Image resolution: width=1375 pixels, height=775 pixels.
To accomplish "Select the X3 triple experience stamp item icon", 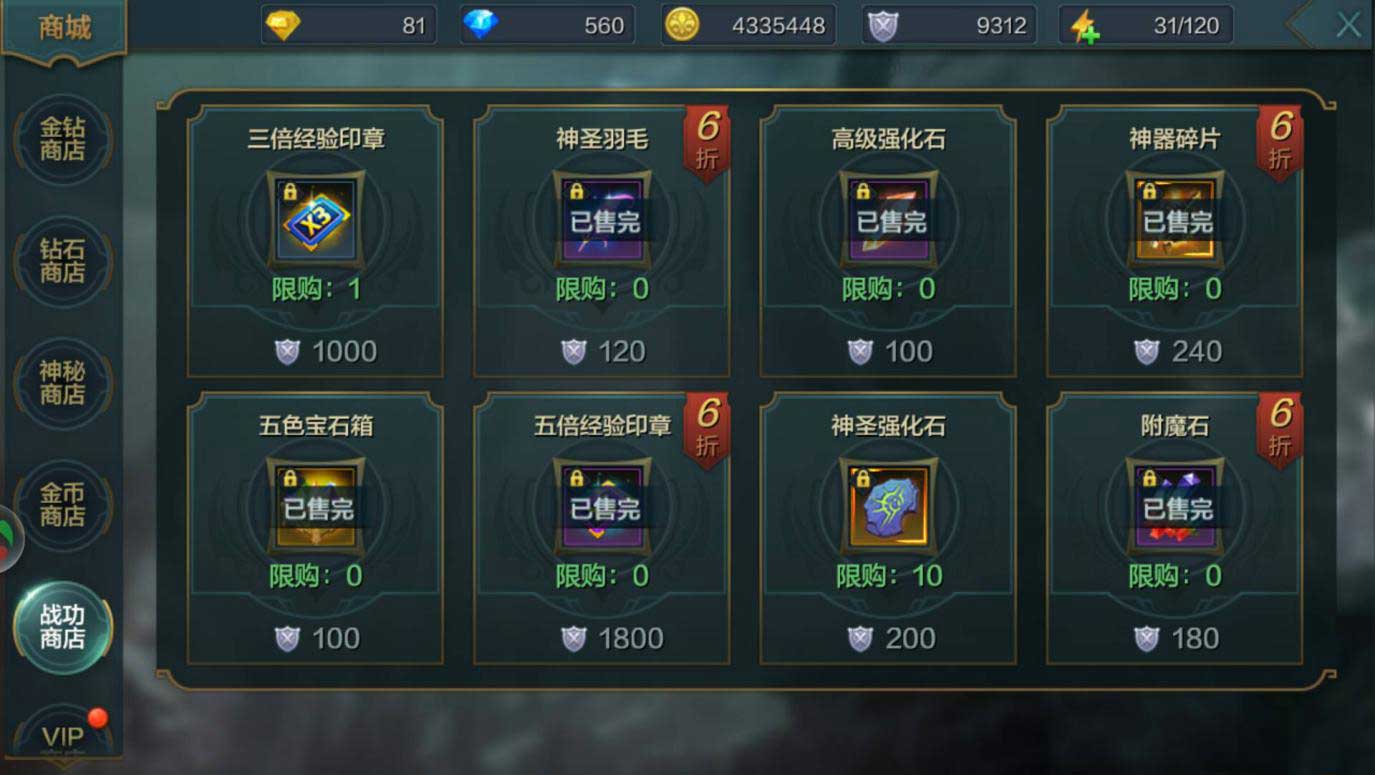I will pos(315,222).
